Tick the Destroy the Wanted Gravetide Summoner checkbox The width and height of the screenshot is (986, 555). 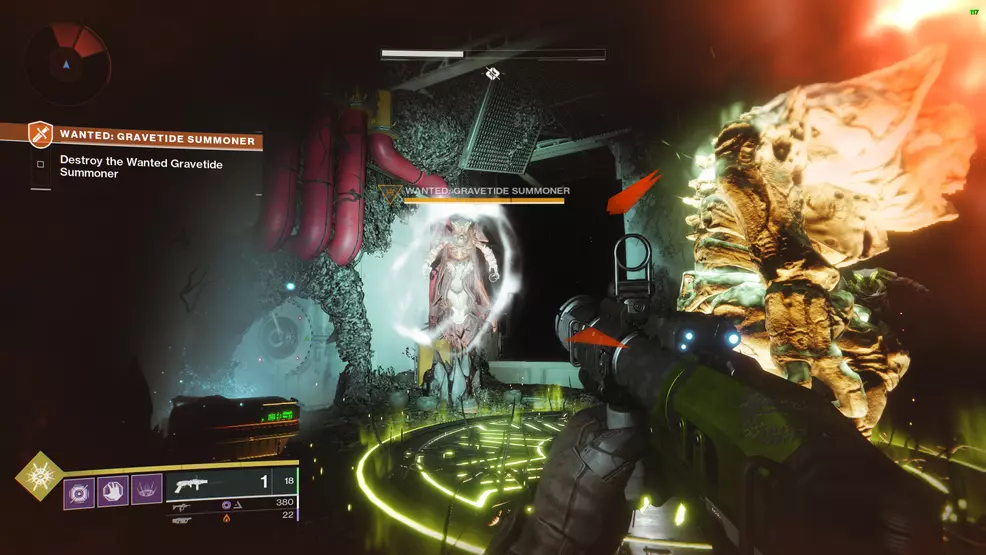pyautogui.click(x=40, y=165)
